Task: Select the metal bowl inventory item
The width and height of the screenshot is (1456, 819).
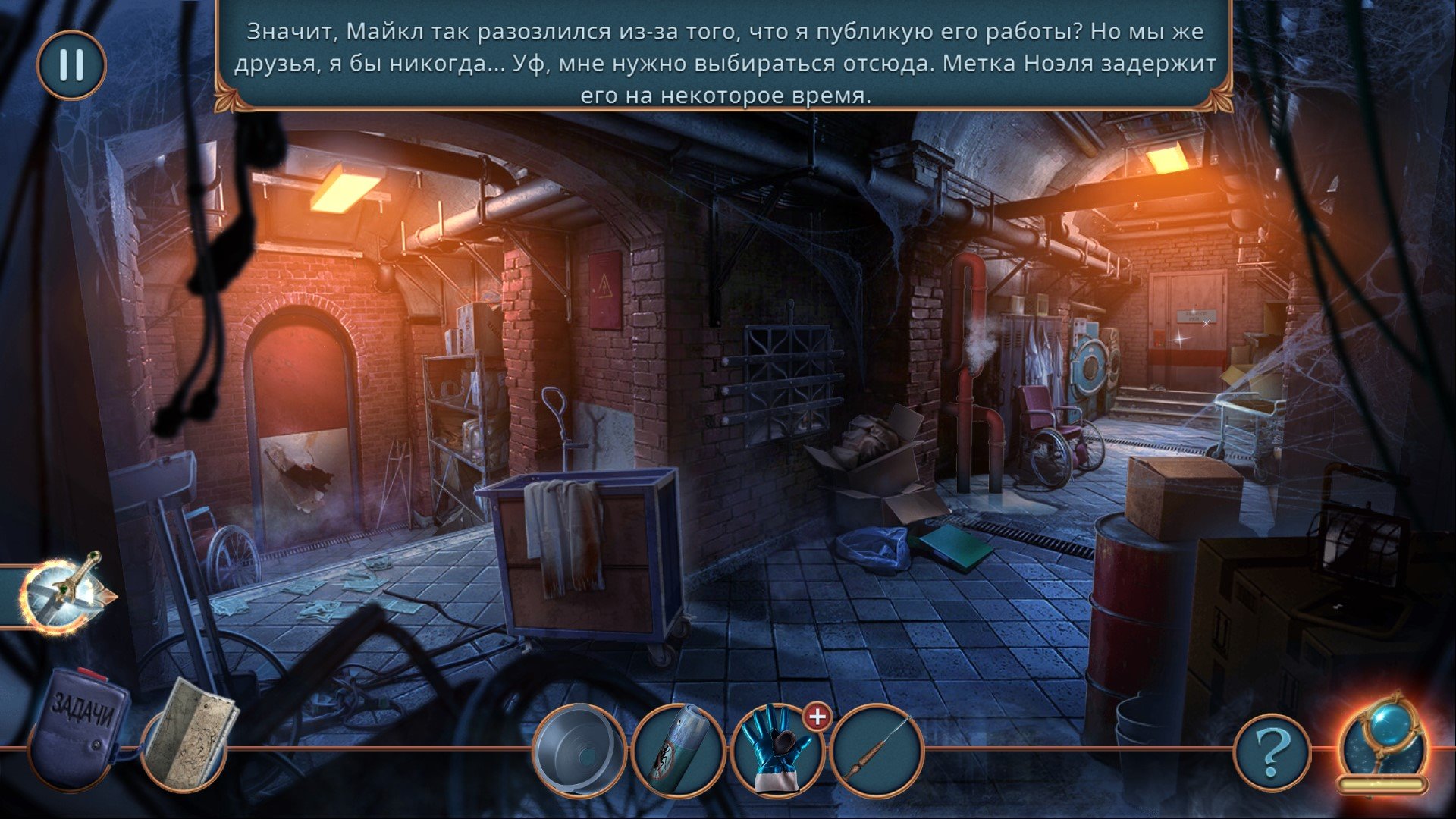Action: click(579, 751)
